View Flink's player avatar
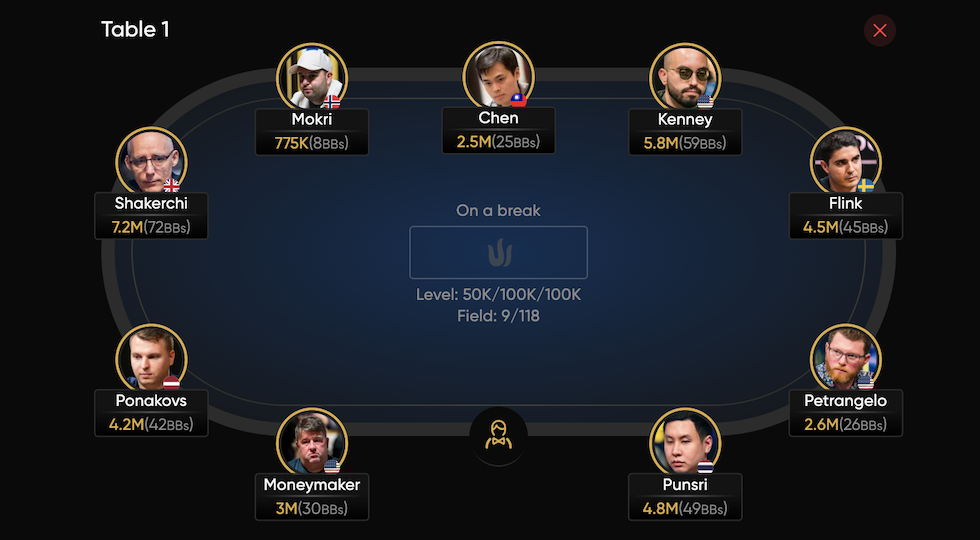The width and height of the screenshot is (980, 540). (x=846, y=161)
